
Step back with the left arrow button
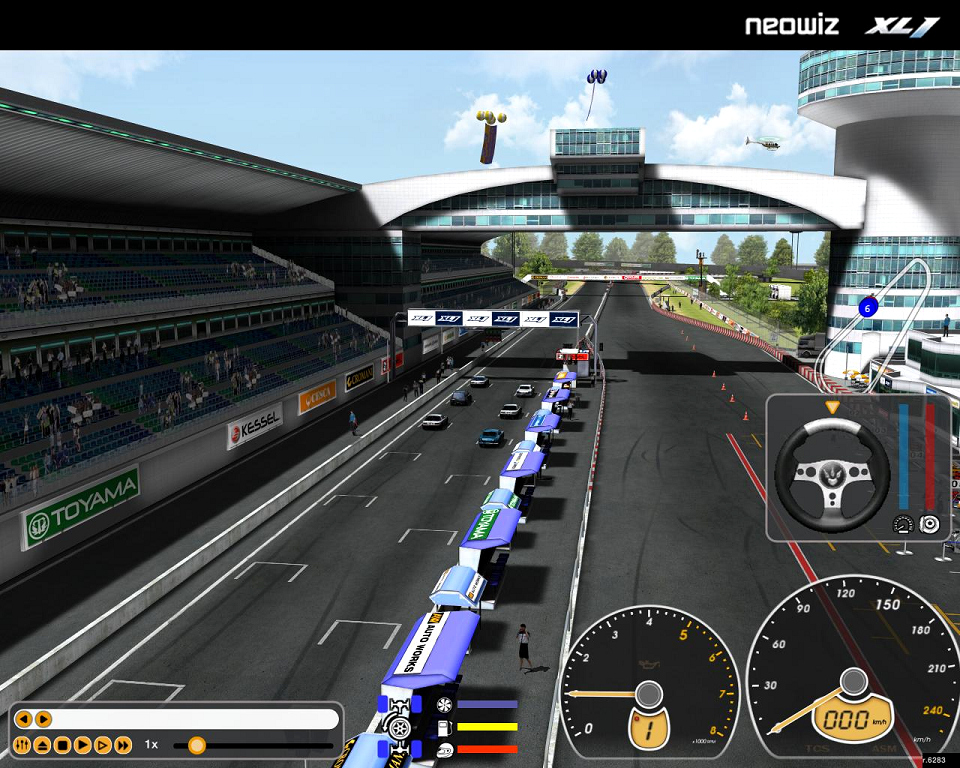(23, 719)
